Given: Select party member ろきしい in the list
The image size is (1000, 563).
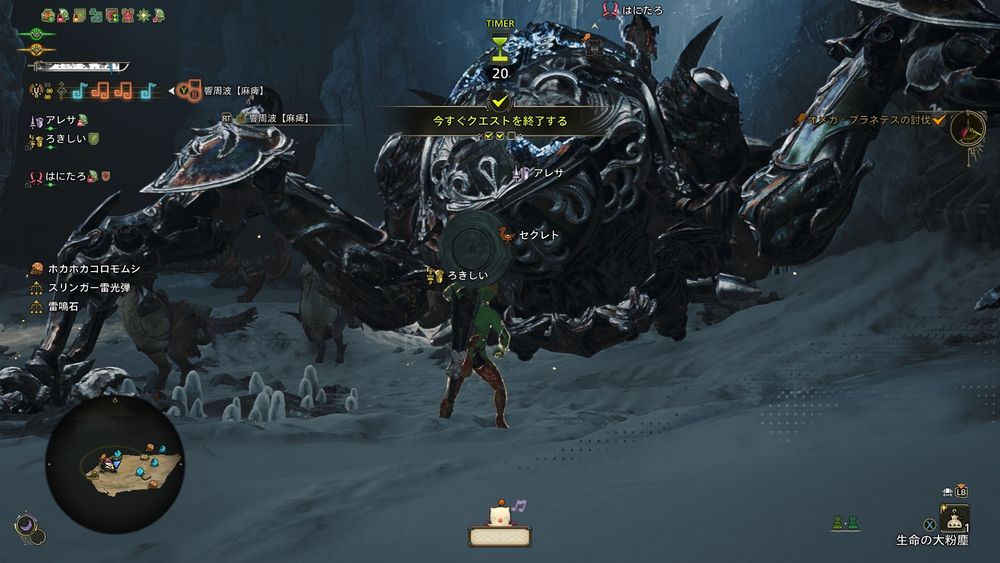Looking at the screenshot, I should (64, 140).
